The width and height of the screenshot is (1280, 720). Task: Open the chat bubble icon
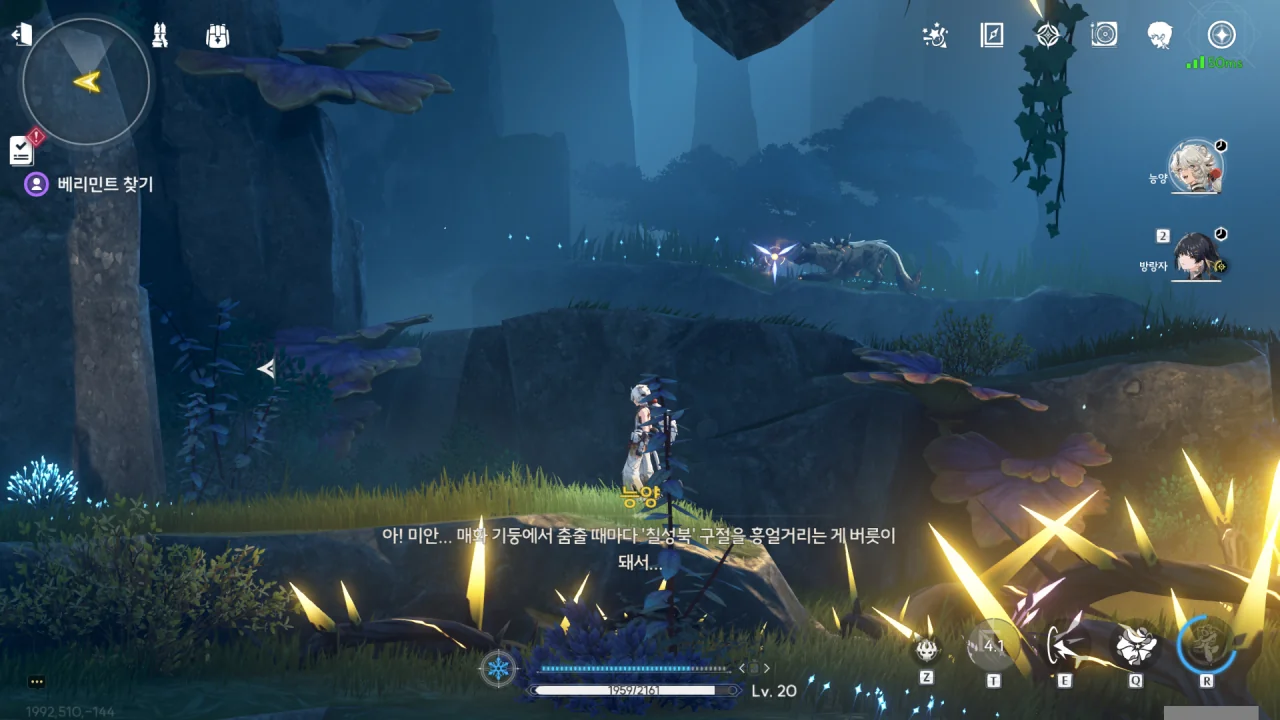[37, 682]
